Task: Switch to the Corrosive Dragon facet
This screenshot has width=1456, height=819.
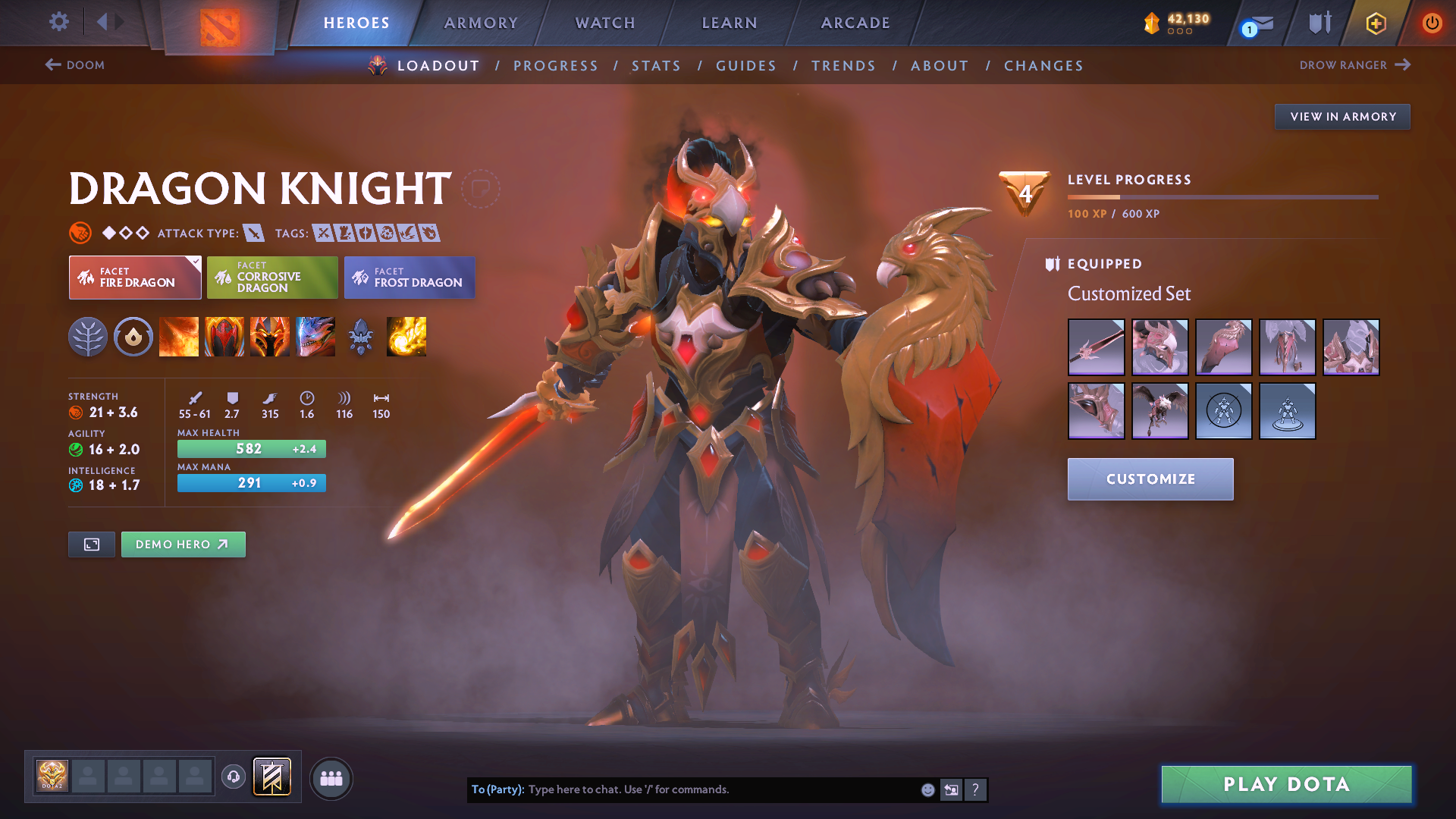Action: (x=271, y=278)
